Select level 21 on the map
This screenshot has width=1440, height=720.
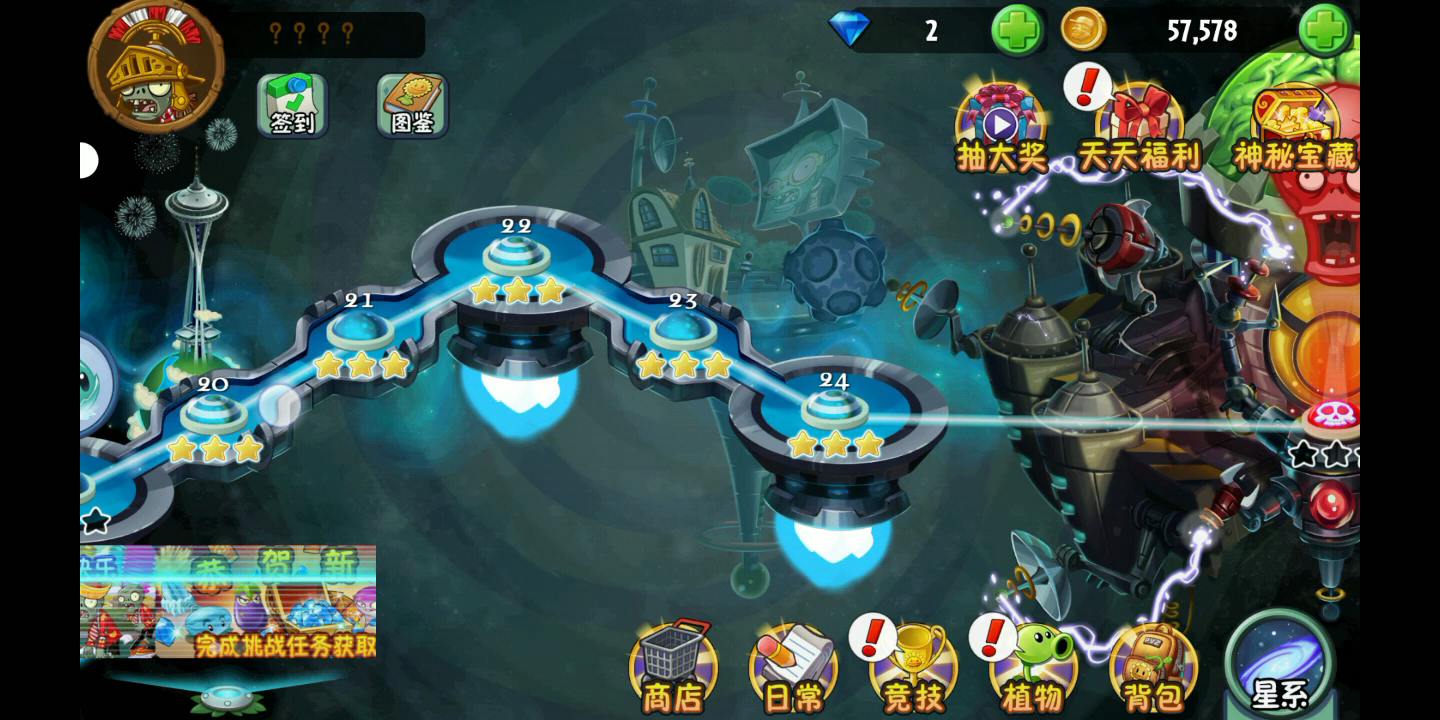tap(360, 330)
